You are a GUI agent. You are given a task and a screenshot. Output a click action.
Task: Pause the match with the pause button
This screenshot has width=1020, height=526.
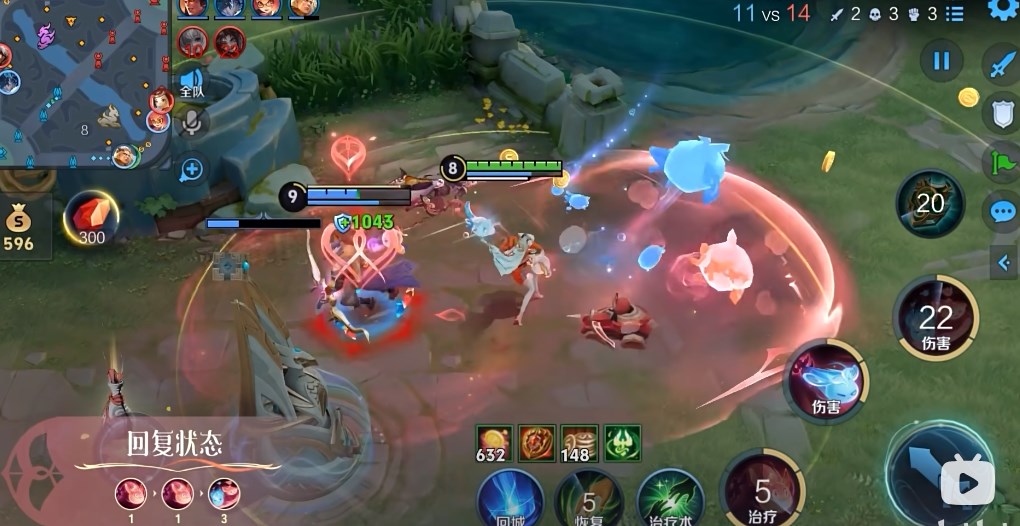point(941,61)
